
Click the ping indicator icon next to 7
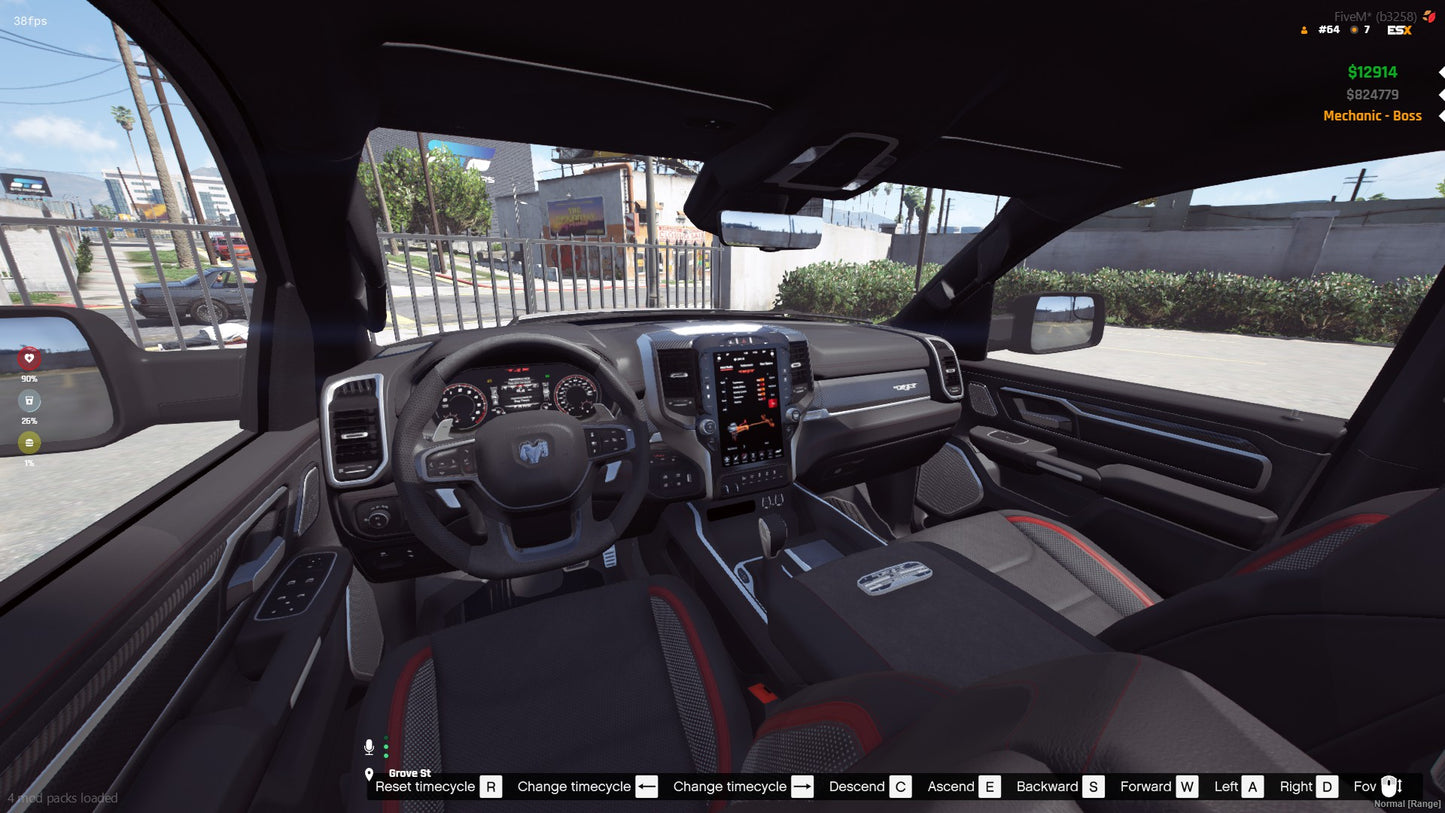(x=1352, y=29)
